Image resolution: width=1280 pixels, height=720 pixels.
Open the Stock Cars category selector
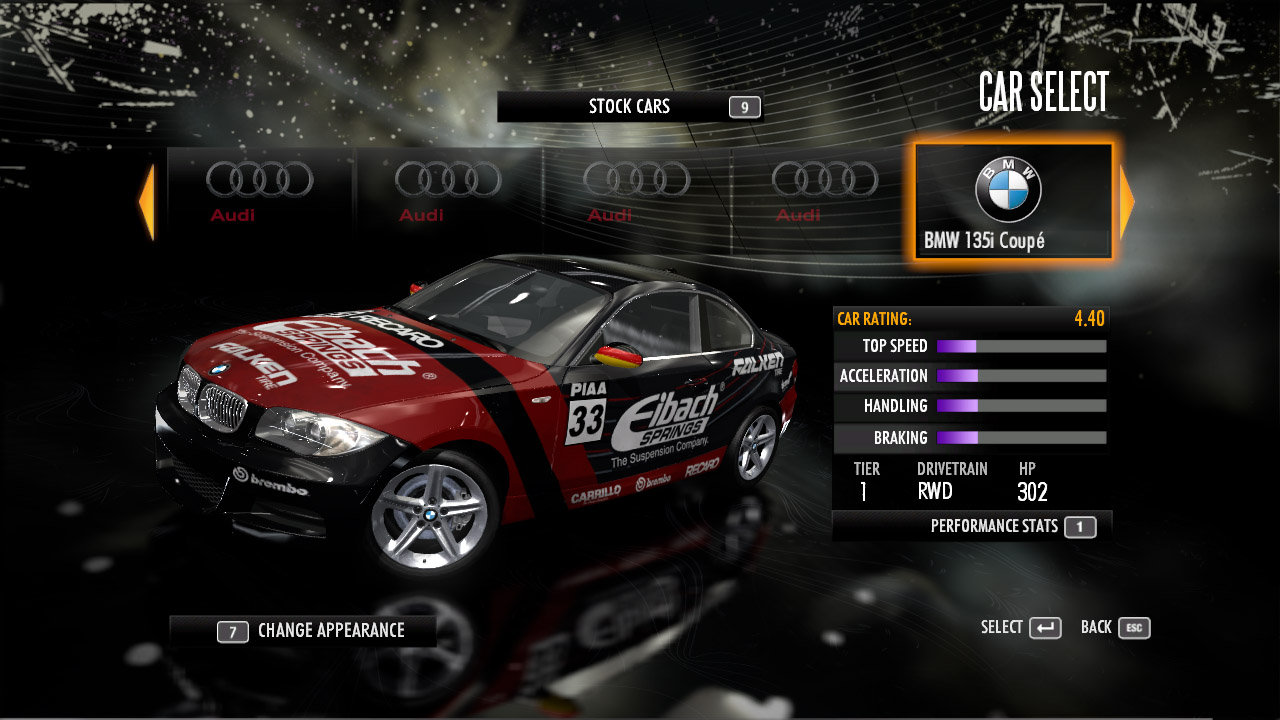tap(630, 107)
